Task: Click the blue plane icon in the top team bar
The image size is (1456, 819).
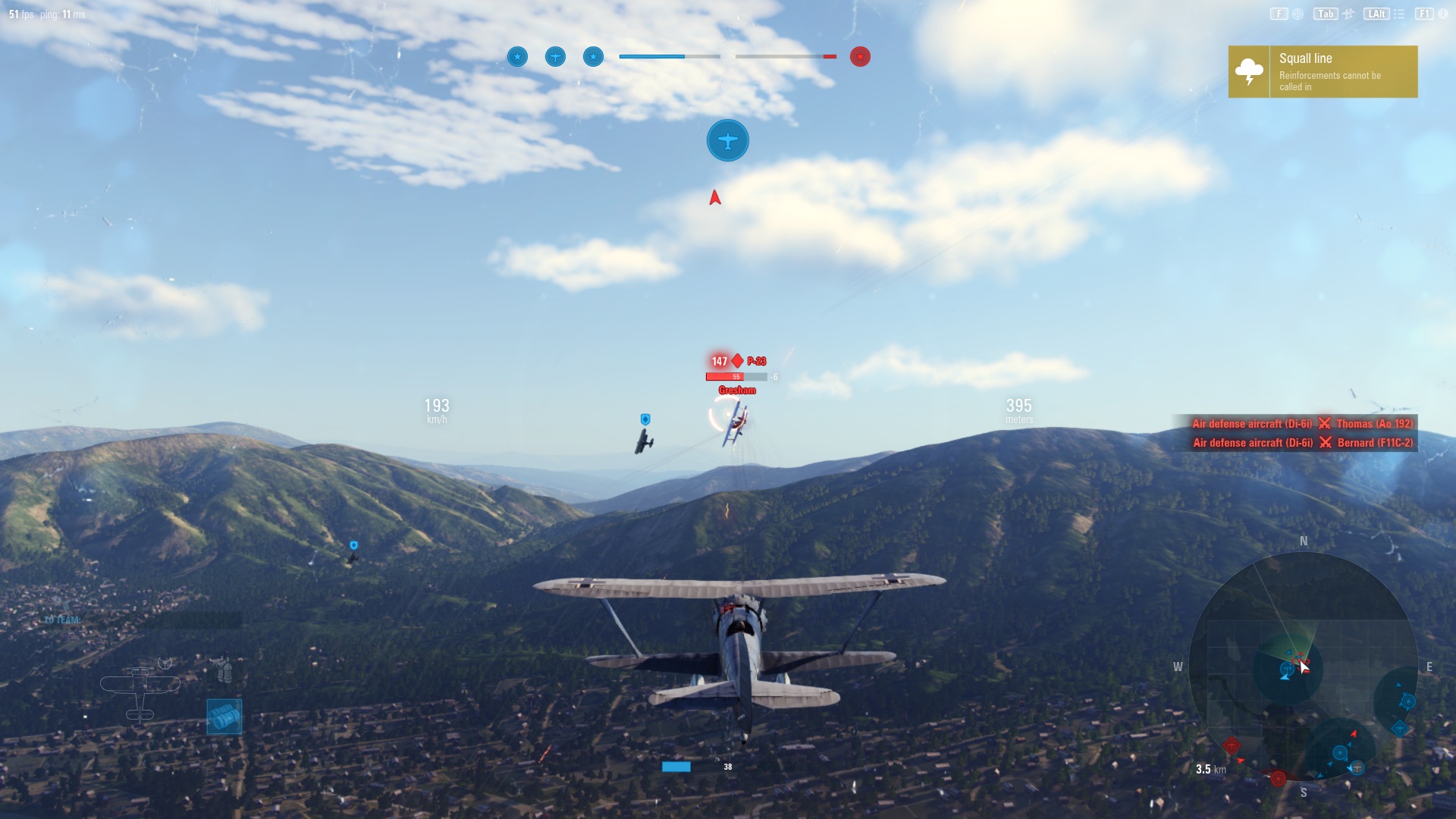Action: [x=555, y=56]
